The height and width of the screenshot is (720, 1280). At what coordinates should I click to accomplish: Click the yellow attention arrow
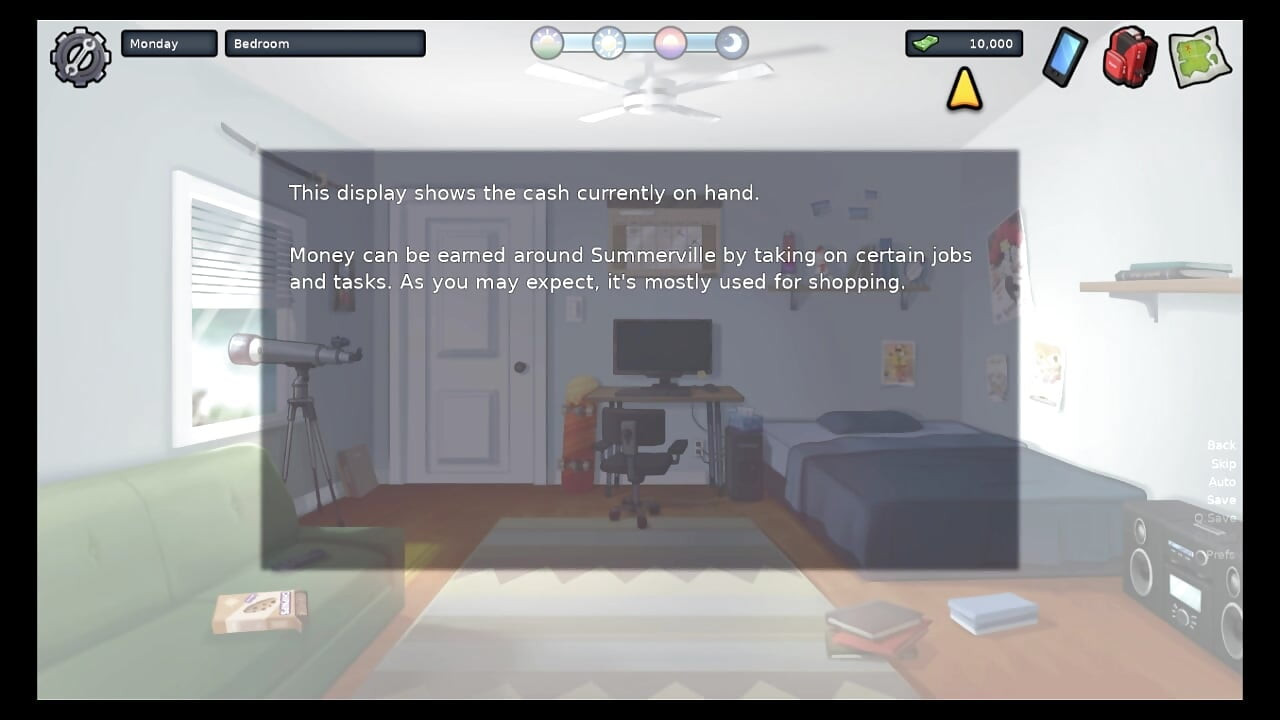(x=962, y=92)
